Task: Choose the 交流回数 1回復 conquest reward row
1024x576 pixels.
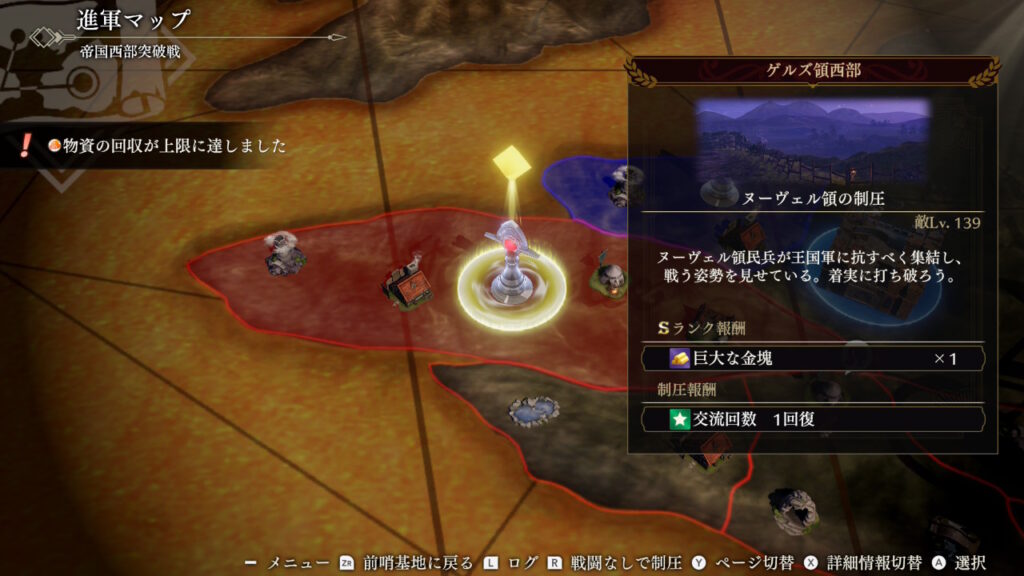Action: tap(813, 419)
